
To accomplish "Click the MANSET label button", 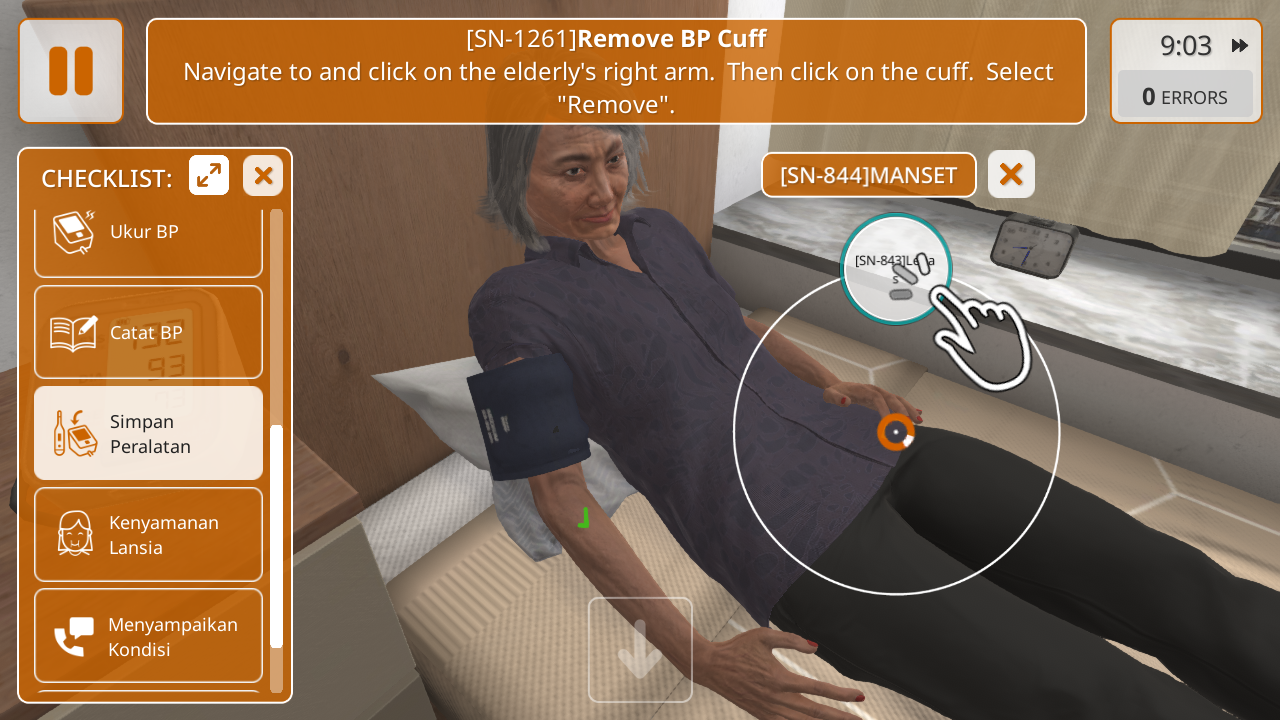I will (x=868, y=175).
